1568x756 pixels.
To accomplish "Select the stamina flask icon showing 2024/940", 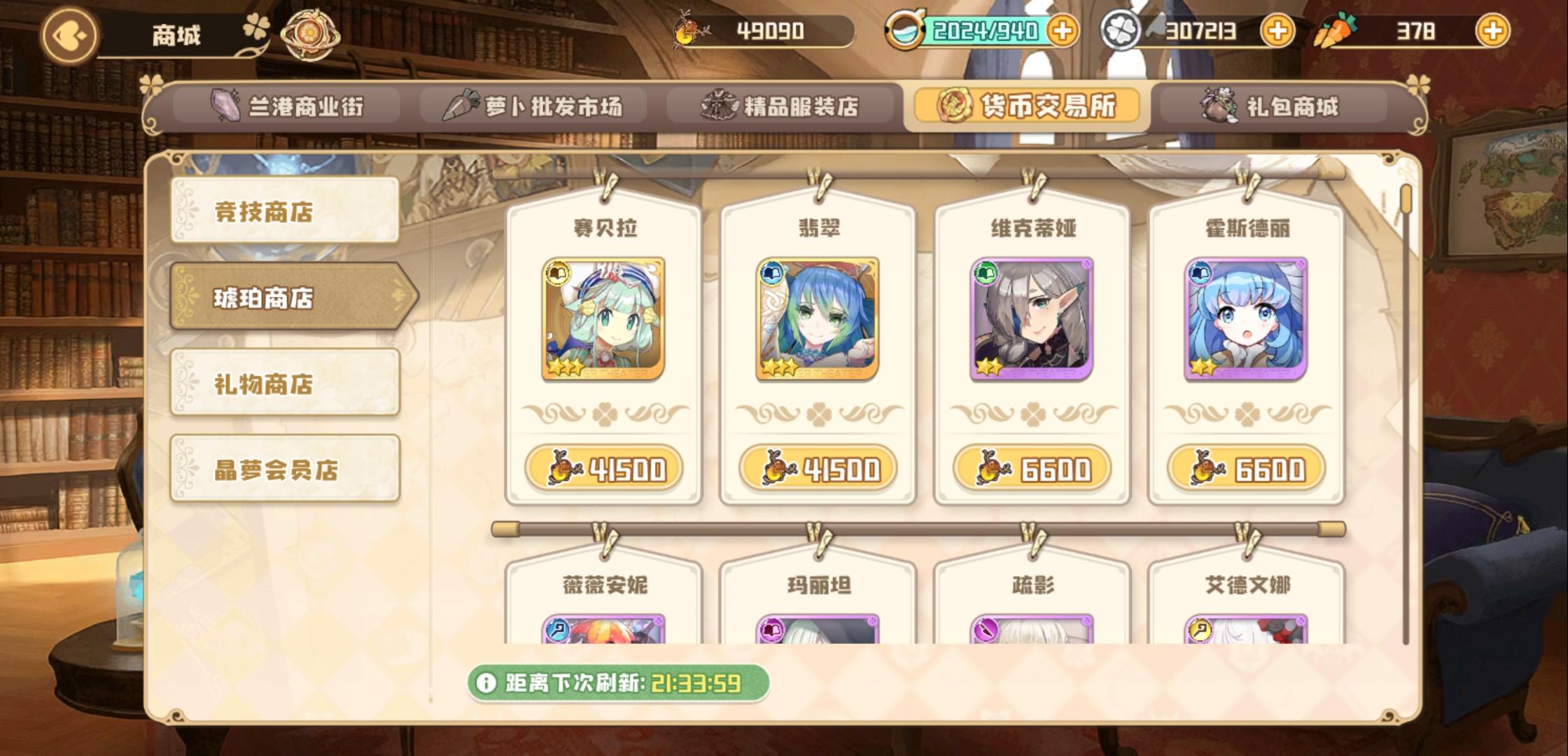I will pos(907,29).
